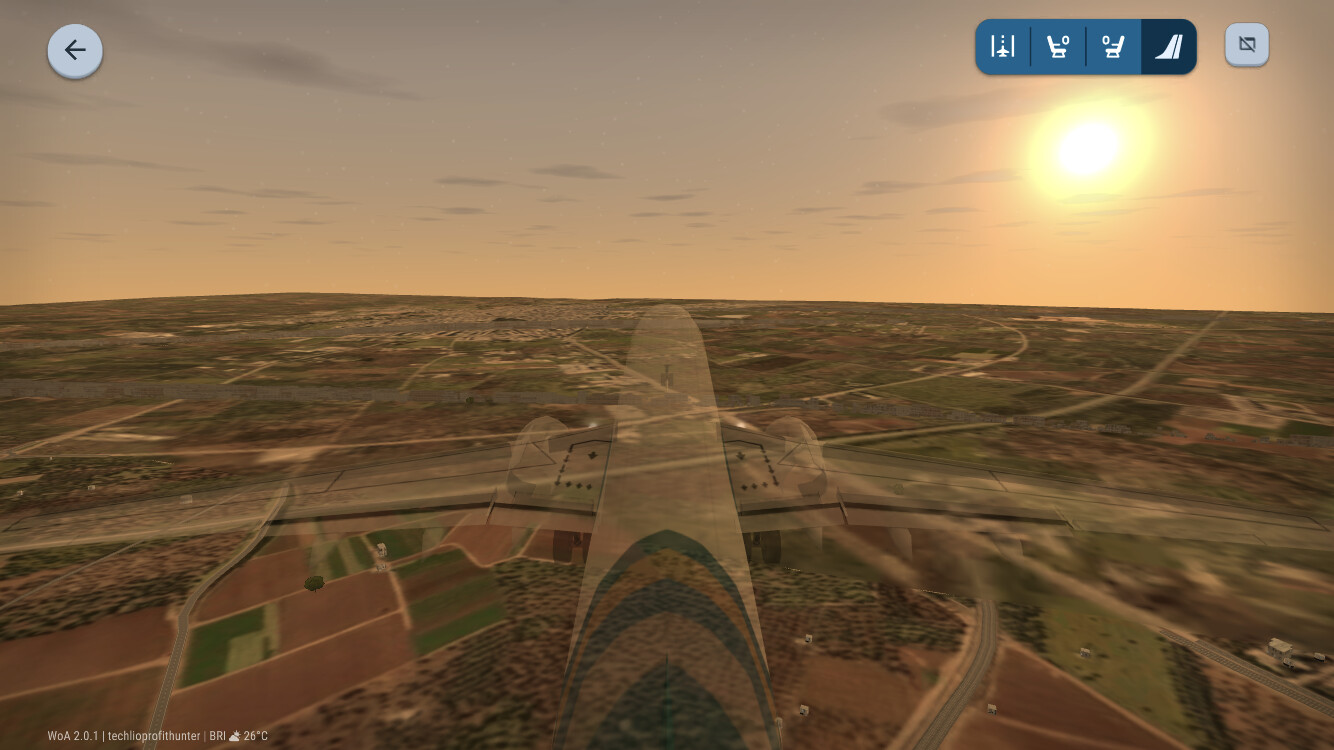Toggle the crossed-out screen hide-interface button
The height and width of the screenshot is (750, 1334).
[x=1247, y=45]
